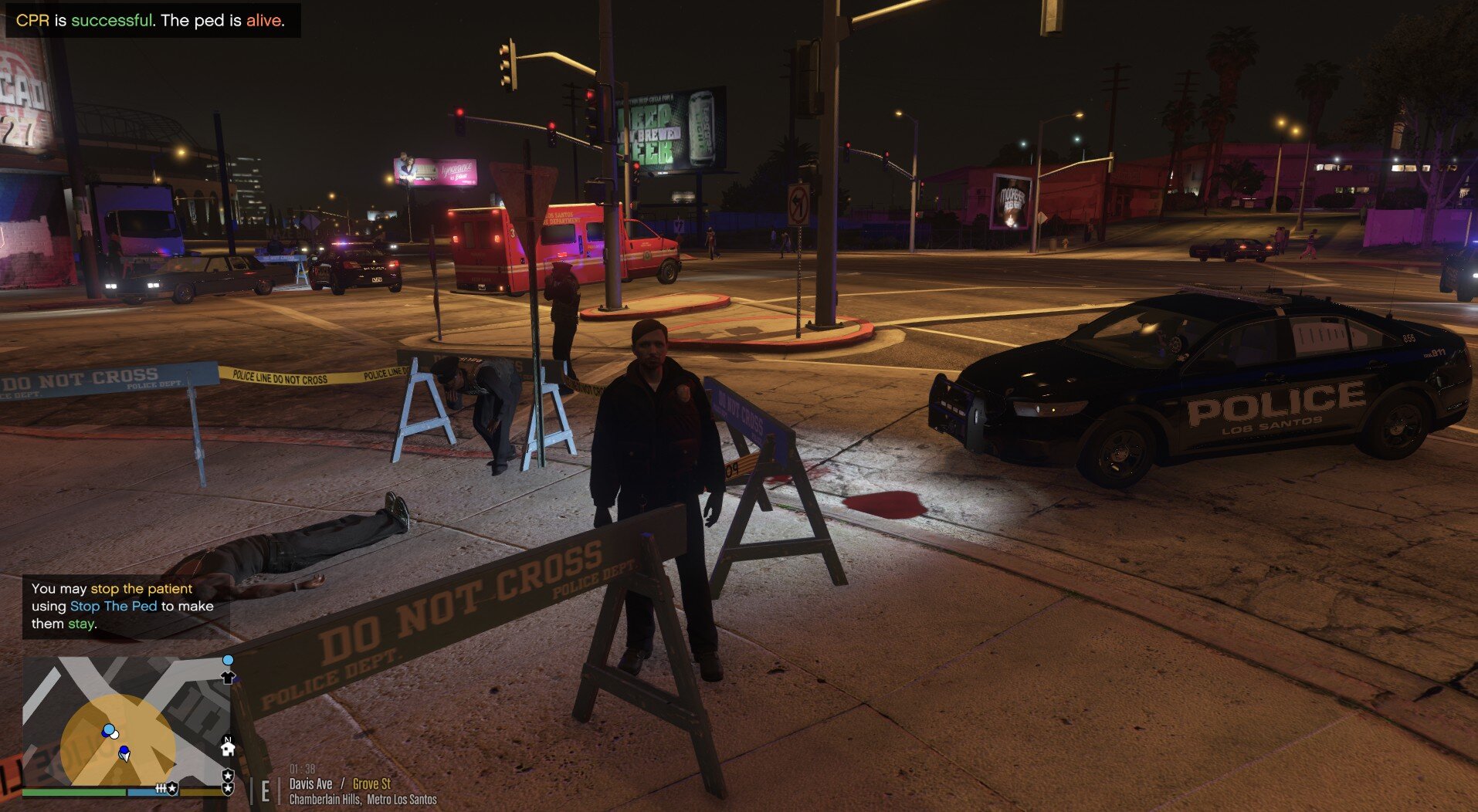The height and width of the screenshot is (812, 1478).
Task: Click the "Stop The Ped" help notification
Action: coord(122,606)
